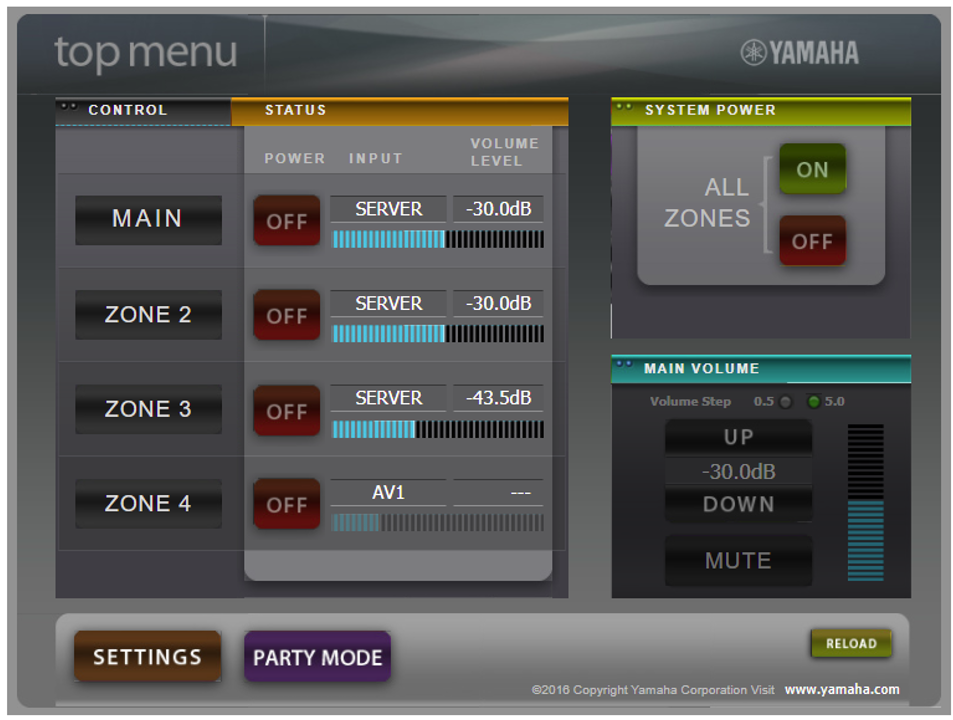This screenshot has width=953, height=720.
Task: Open the ZONE 3 control page
Action: point(148,409)
